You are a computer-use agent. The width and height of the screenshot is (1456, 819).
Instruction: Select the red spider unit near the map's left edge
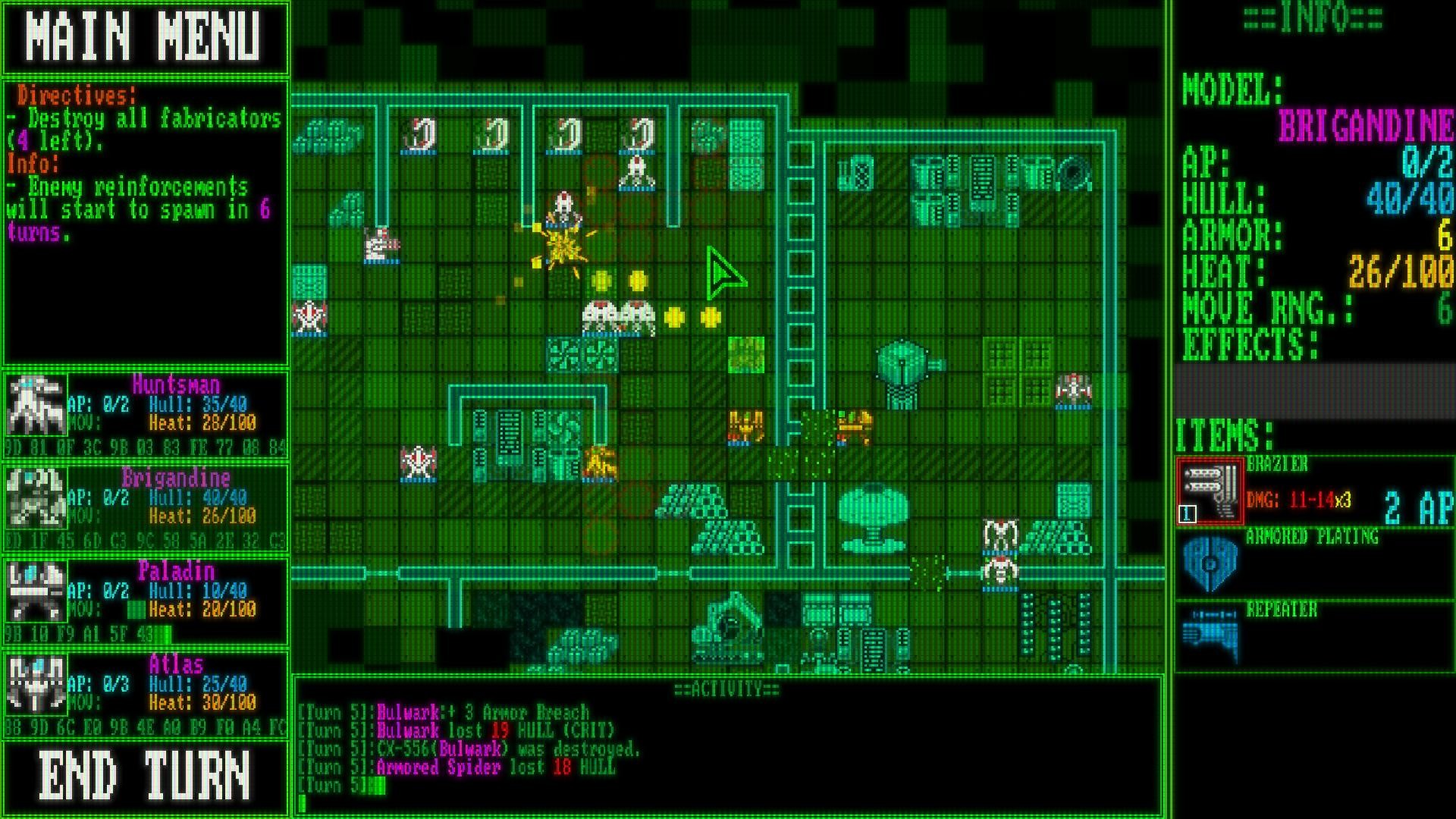309,315
